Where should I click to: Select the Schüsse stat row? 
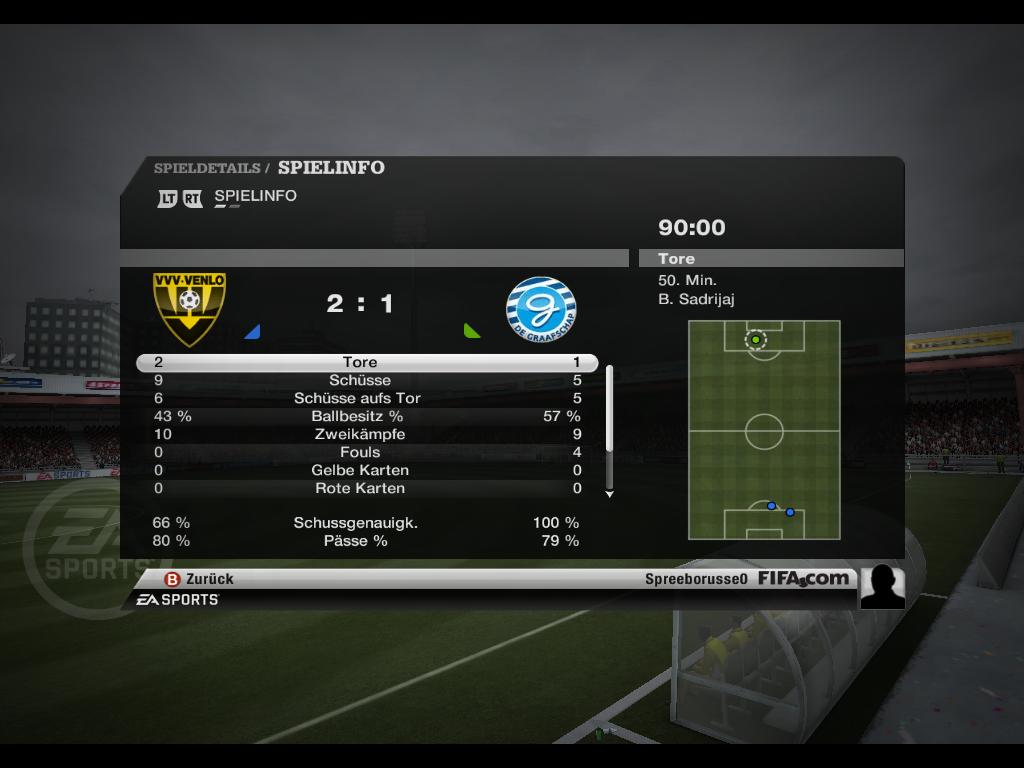click(x=366, y=380)
